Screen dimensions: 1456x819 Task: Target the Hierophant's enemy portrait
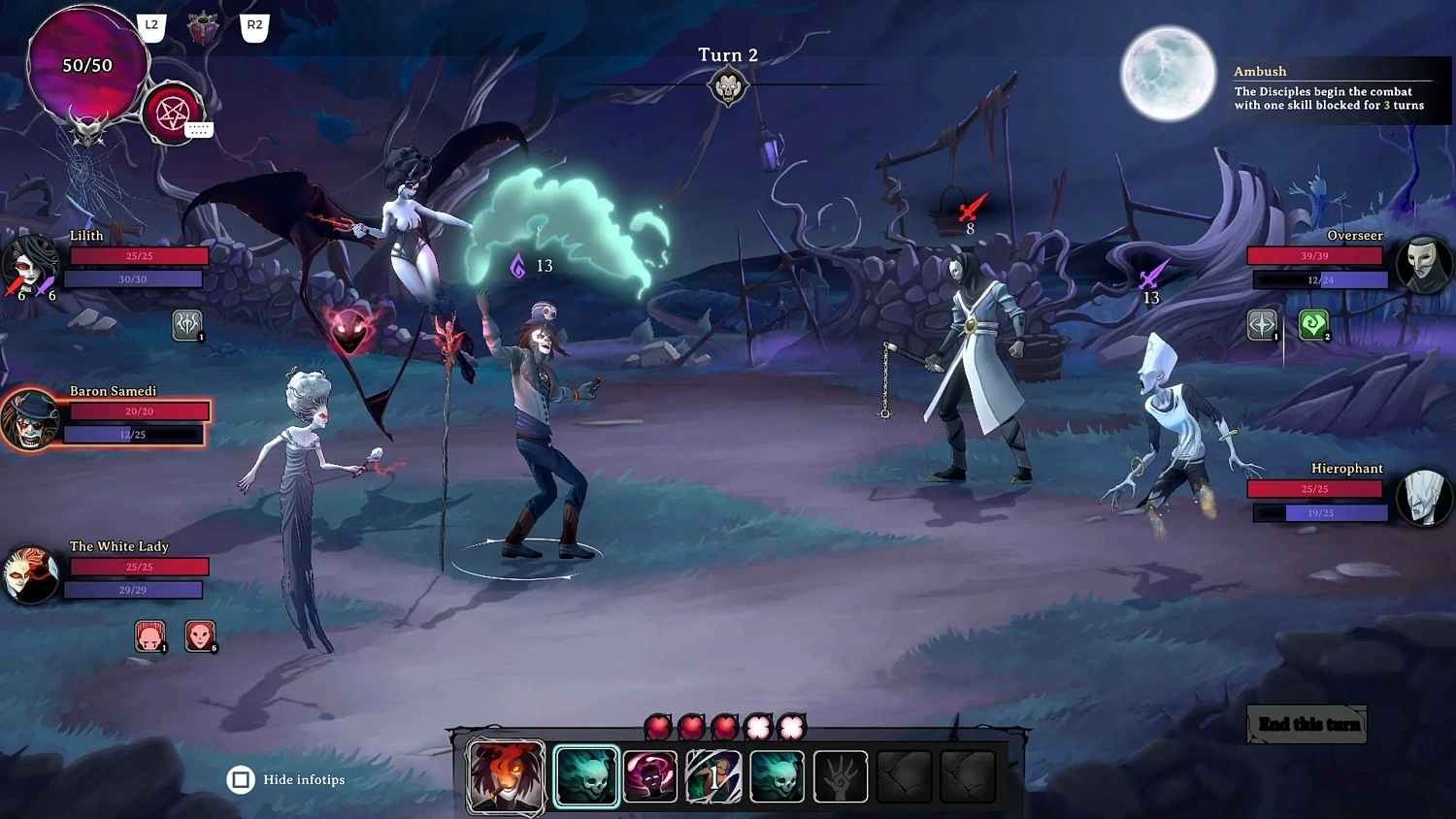[x=1424, y=497]
